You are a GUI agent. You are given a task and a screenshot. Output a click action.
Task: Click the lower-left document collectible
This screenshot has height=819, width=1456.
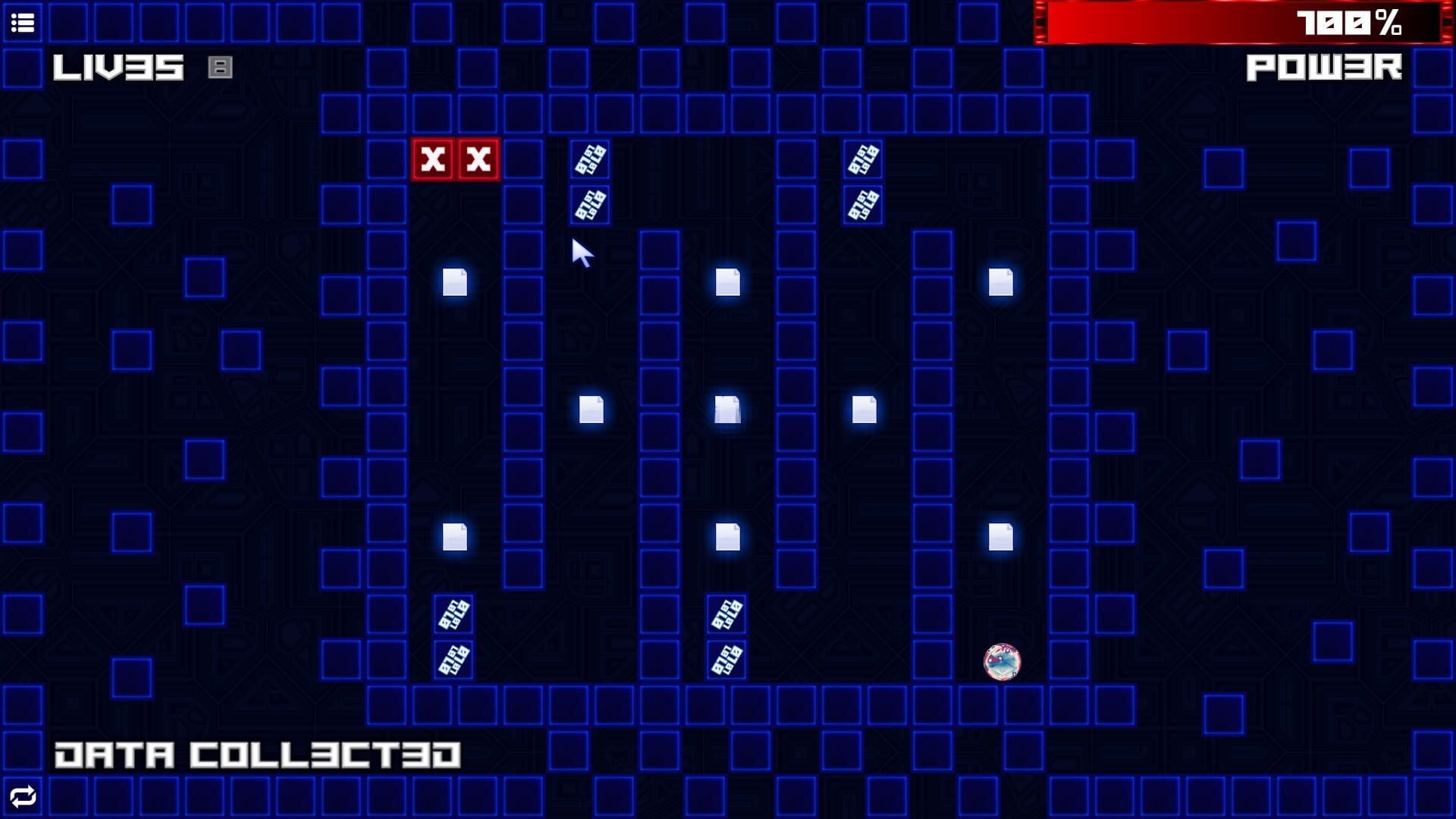click(453, 538)
